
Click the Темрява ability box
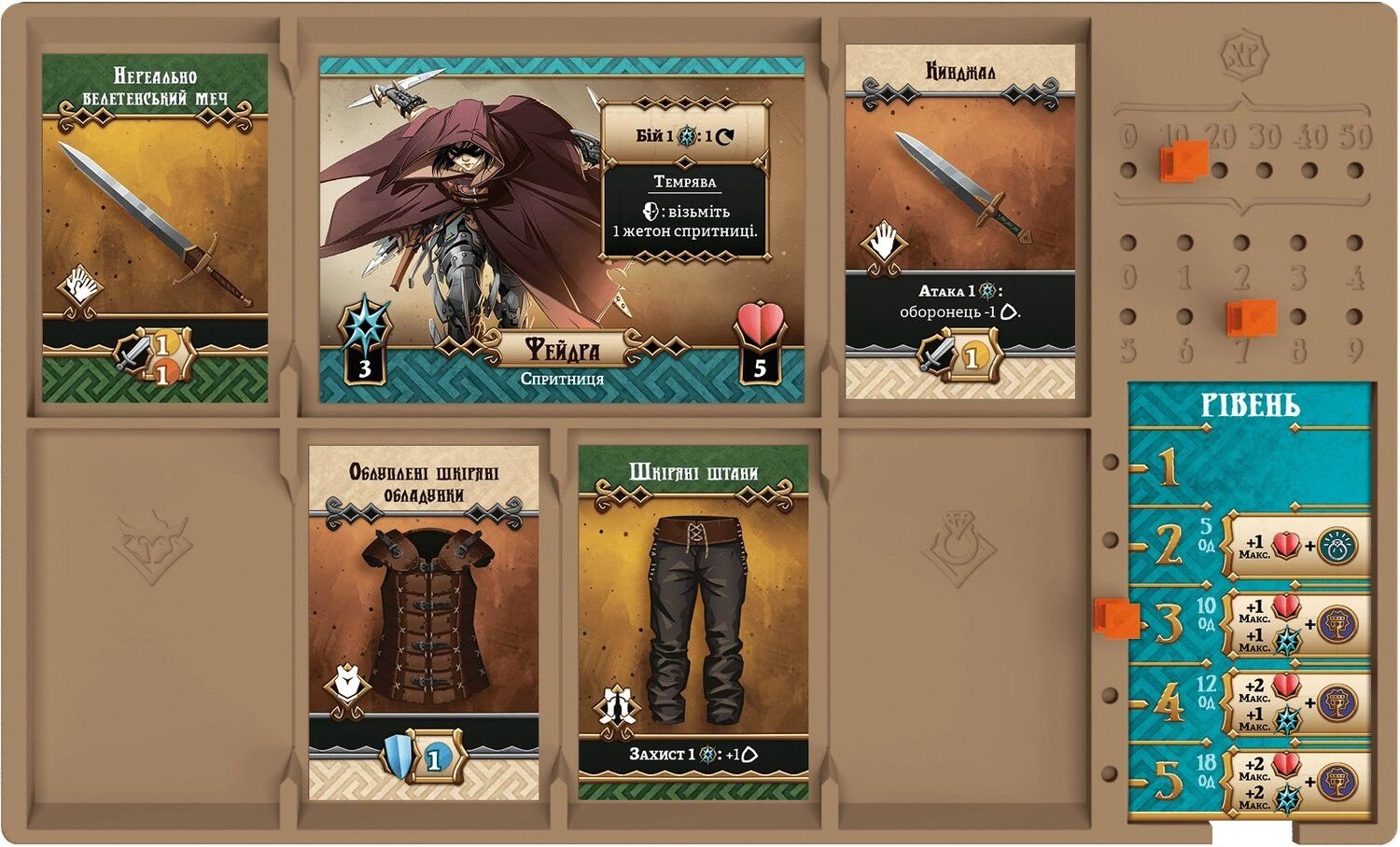pyautogui.click(x=685, y=213)
